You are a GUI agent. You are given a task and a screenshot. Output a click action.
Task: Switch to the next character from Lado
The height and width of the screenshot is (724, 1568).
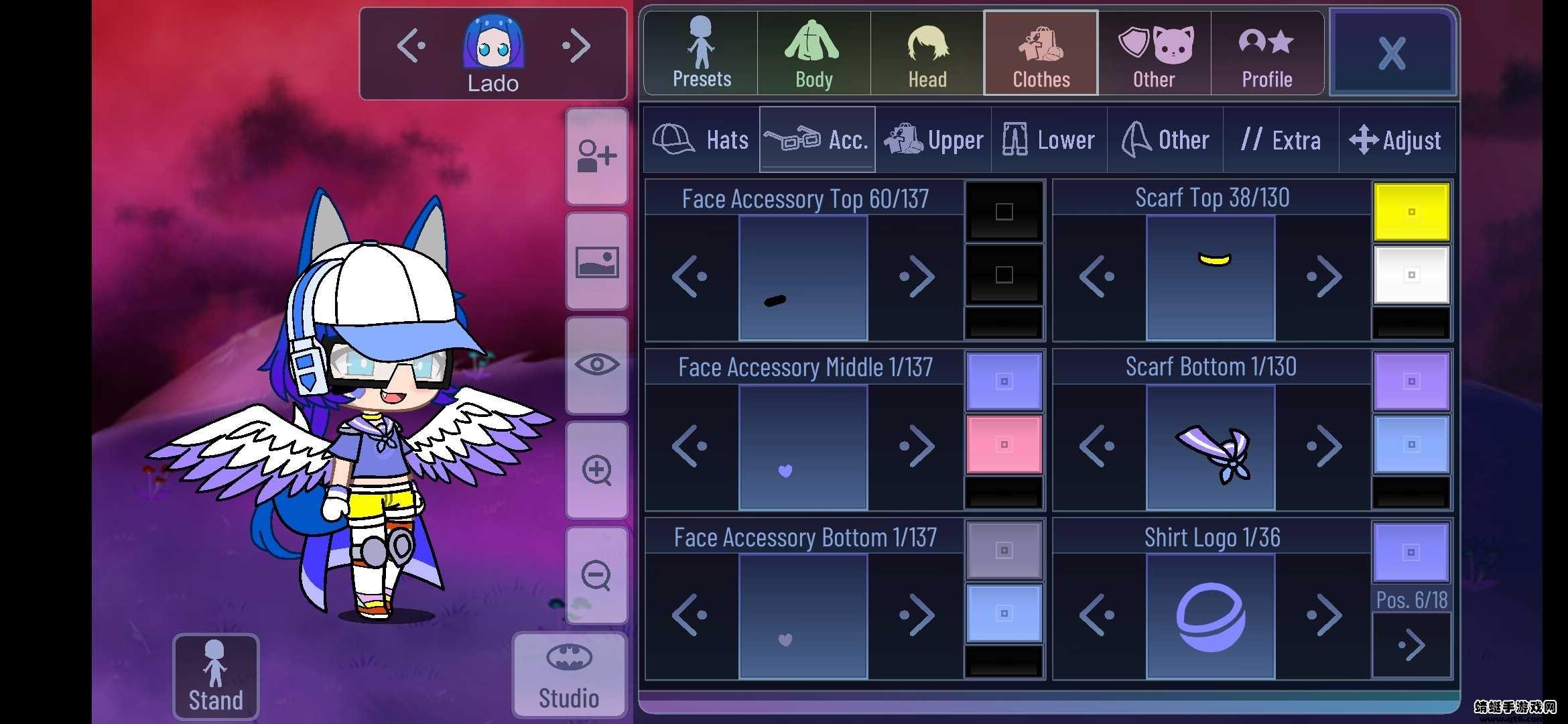[575, 46]
